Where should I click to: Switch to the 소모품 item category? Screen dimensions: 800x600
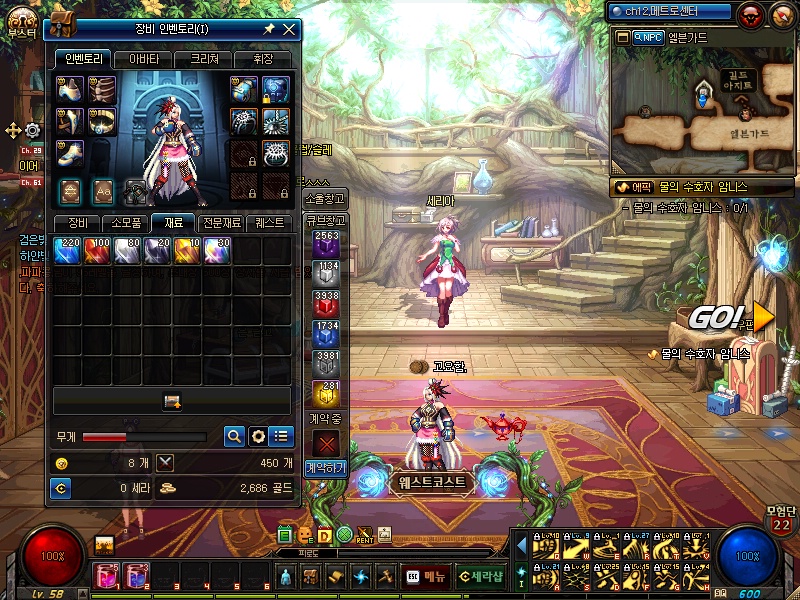click(x=126, y=222)
